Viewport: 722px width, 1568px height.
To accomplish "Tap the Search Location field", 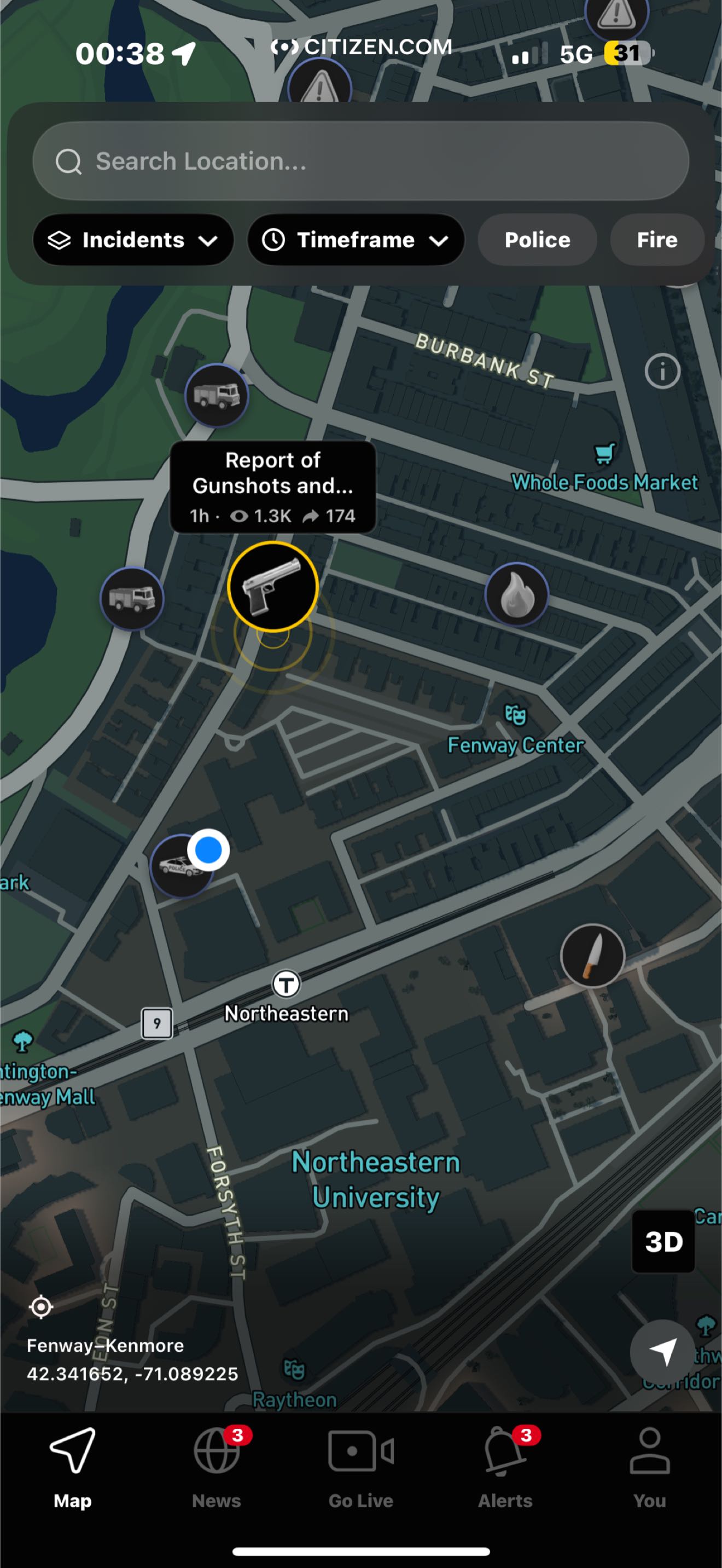I will point(360,161).
